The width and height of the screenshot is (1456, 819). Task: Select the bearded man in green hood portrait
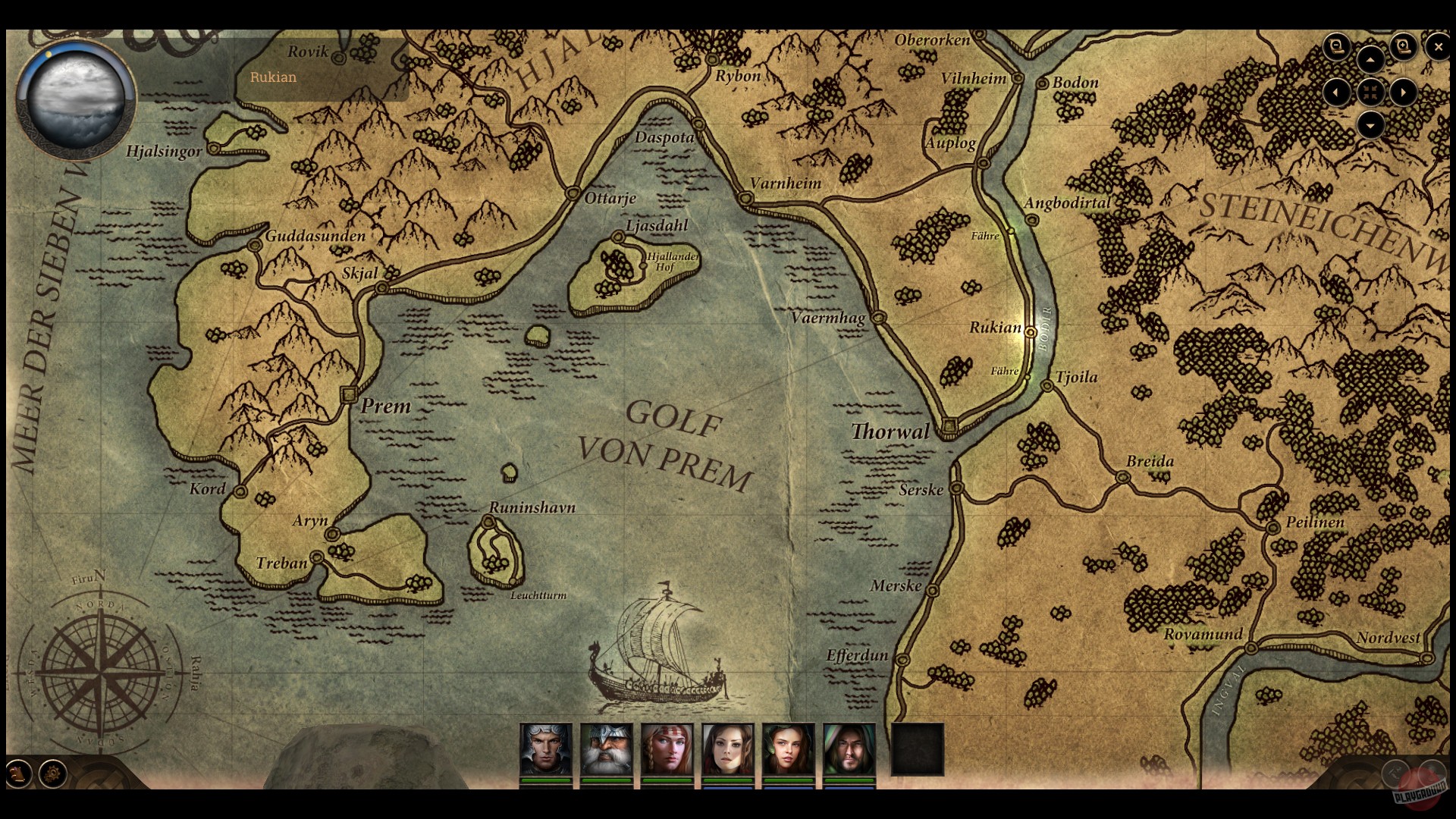[x=849, y=749]
